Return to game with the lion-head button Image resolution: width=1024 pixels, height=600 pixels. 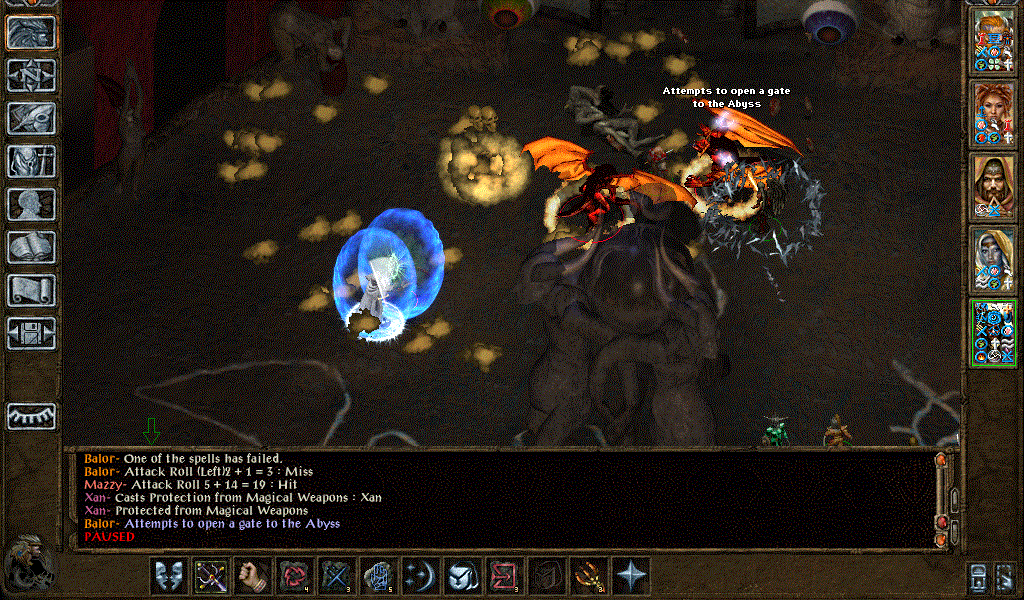point(31,32)
